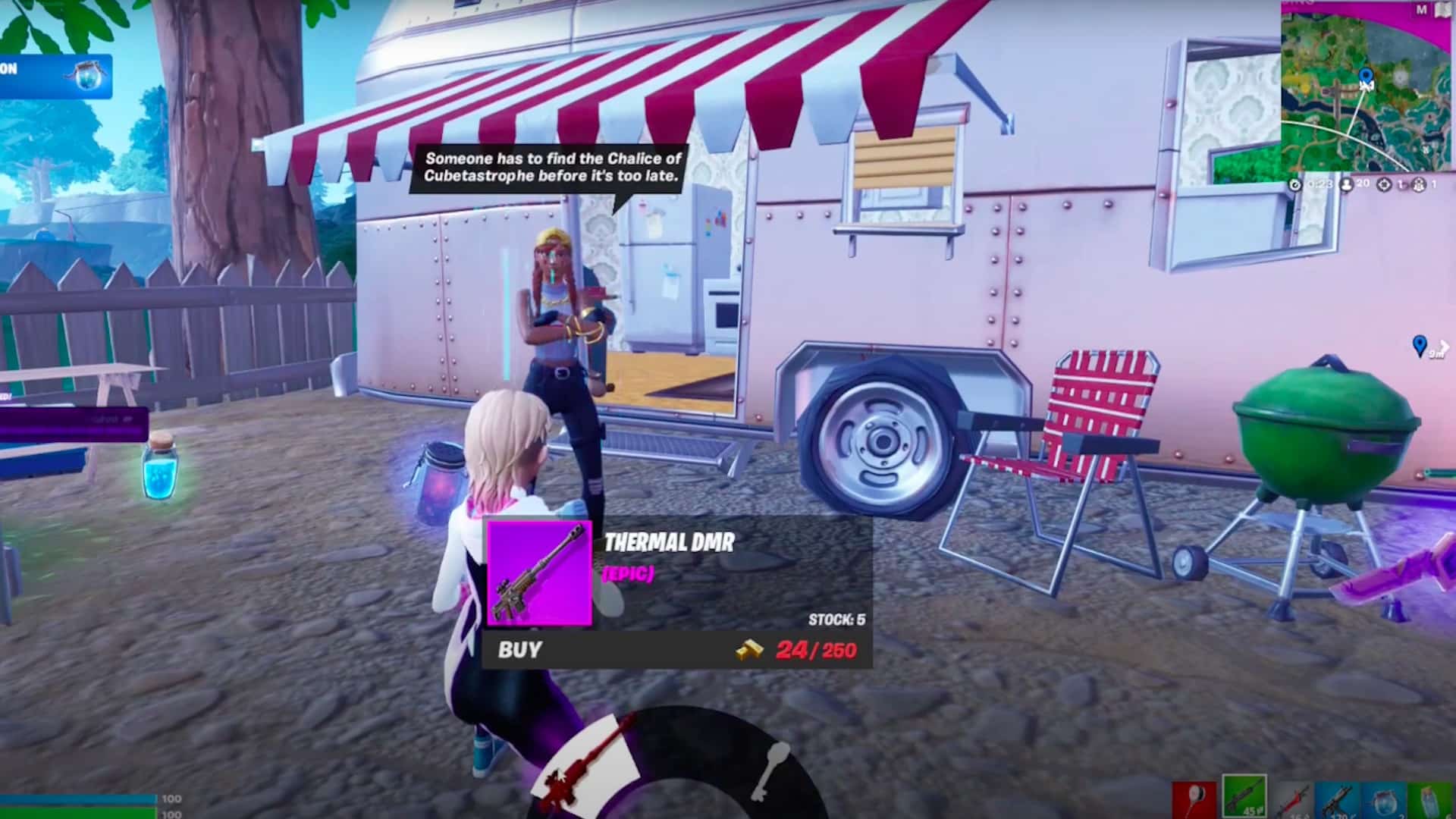
Task: Click the EPIC rarity label
Action: [x=628, y=576]
